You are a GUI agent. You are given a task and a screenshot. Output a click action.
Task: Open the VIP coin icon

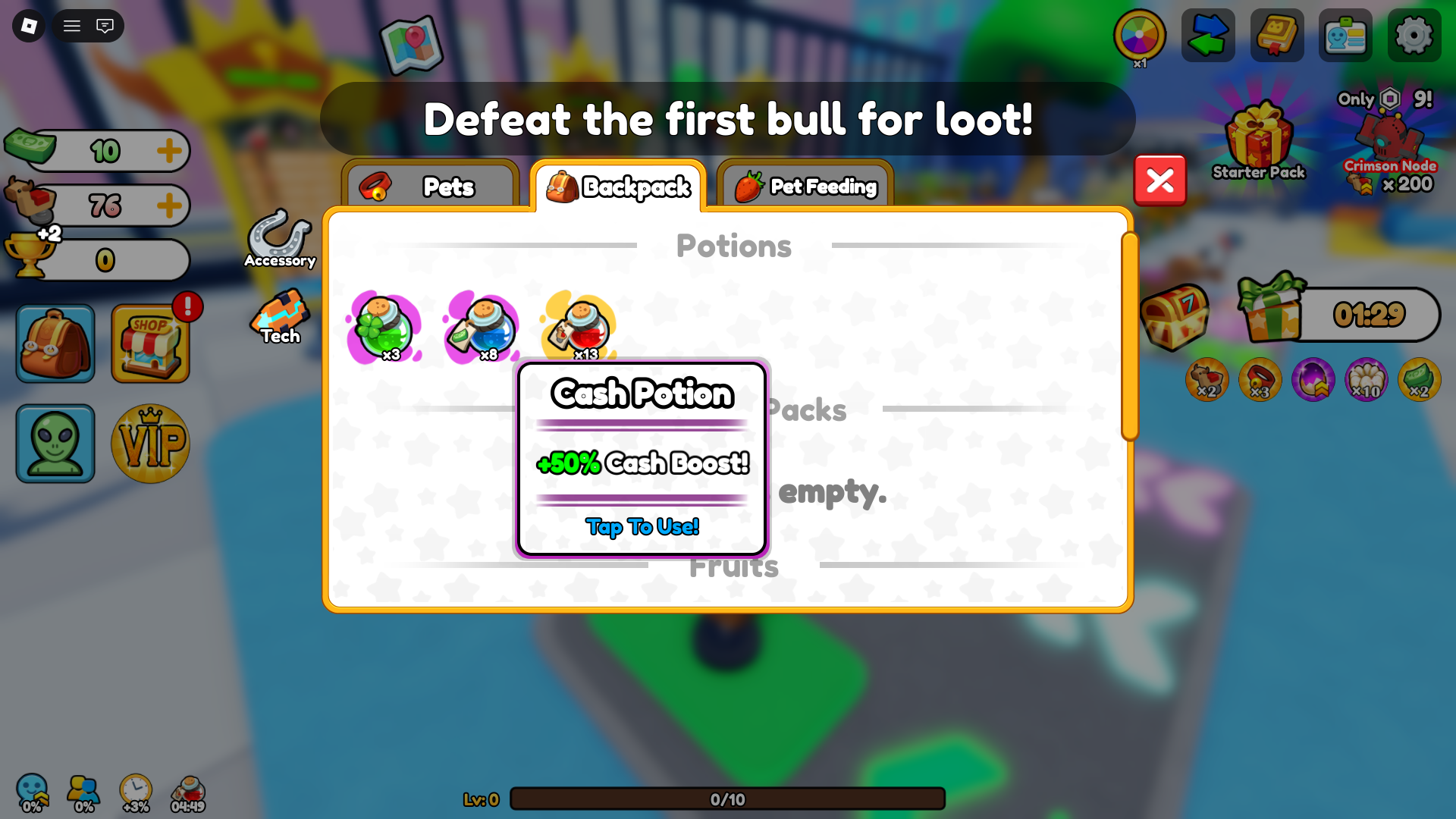[x=149, y=444]
